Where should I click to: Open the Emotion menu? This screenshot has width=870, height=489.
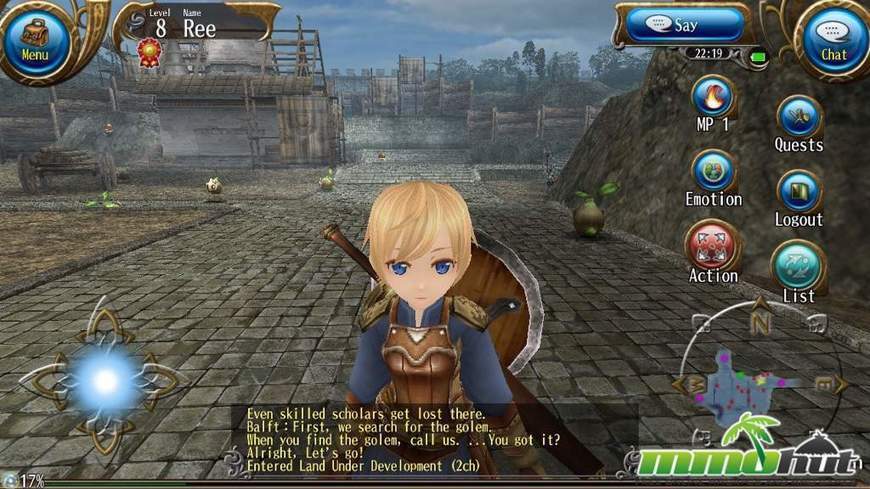(713, 171)
